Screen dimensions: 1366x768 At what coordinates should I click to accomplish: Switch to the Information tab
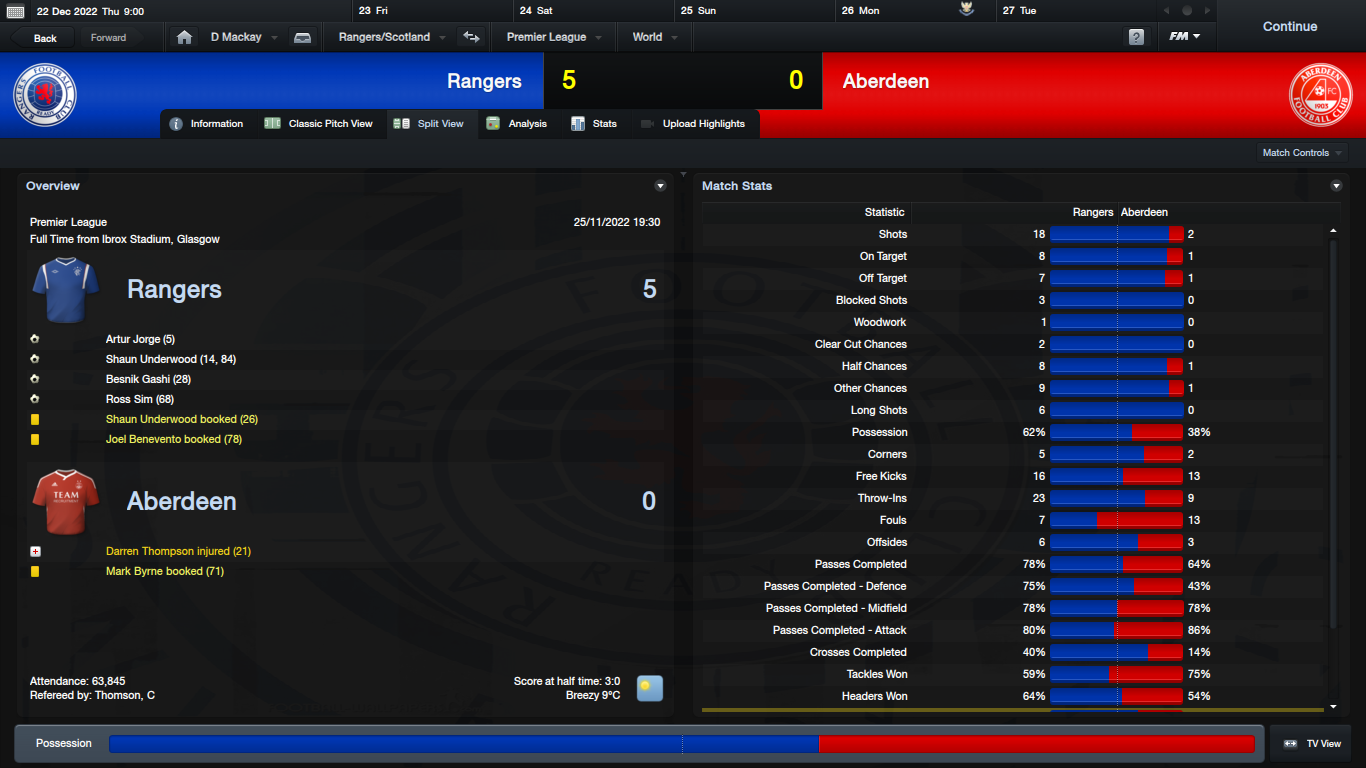[207, 124]
